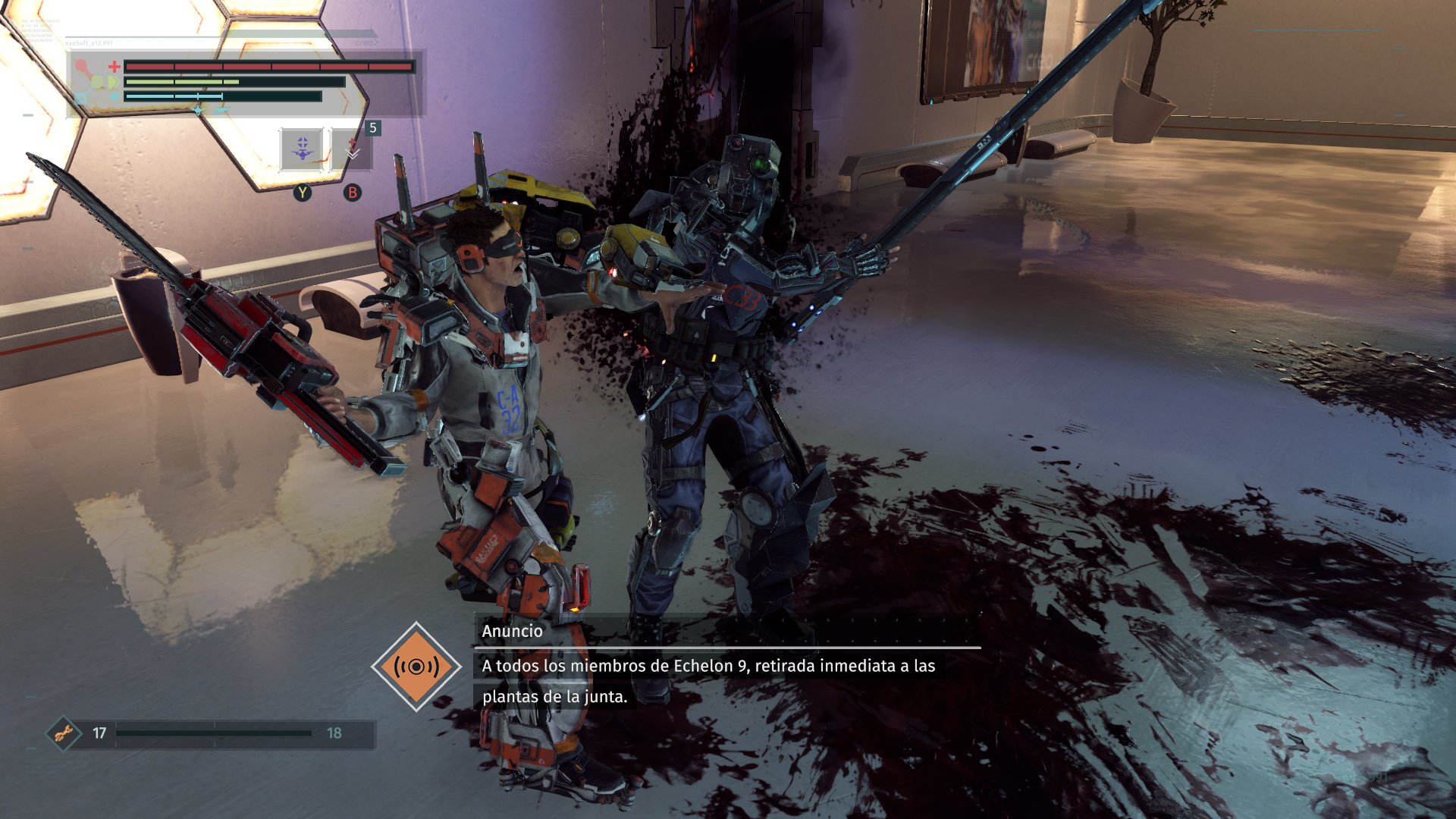Click the red health cross icon
The height and width of the screenshot is (819, 1456).
pyautogui.click(x=114, y=66)
